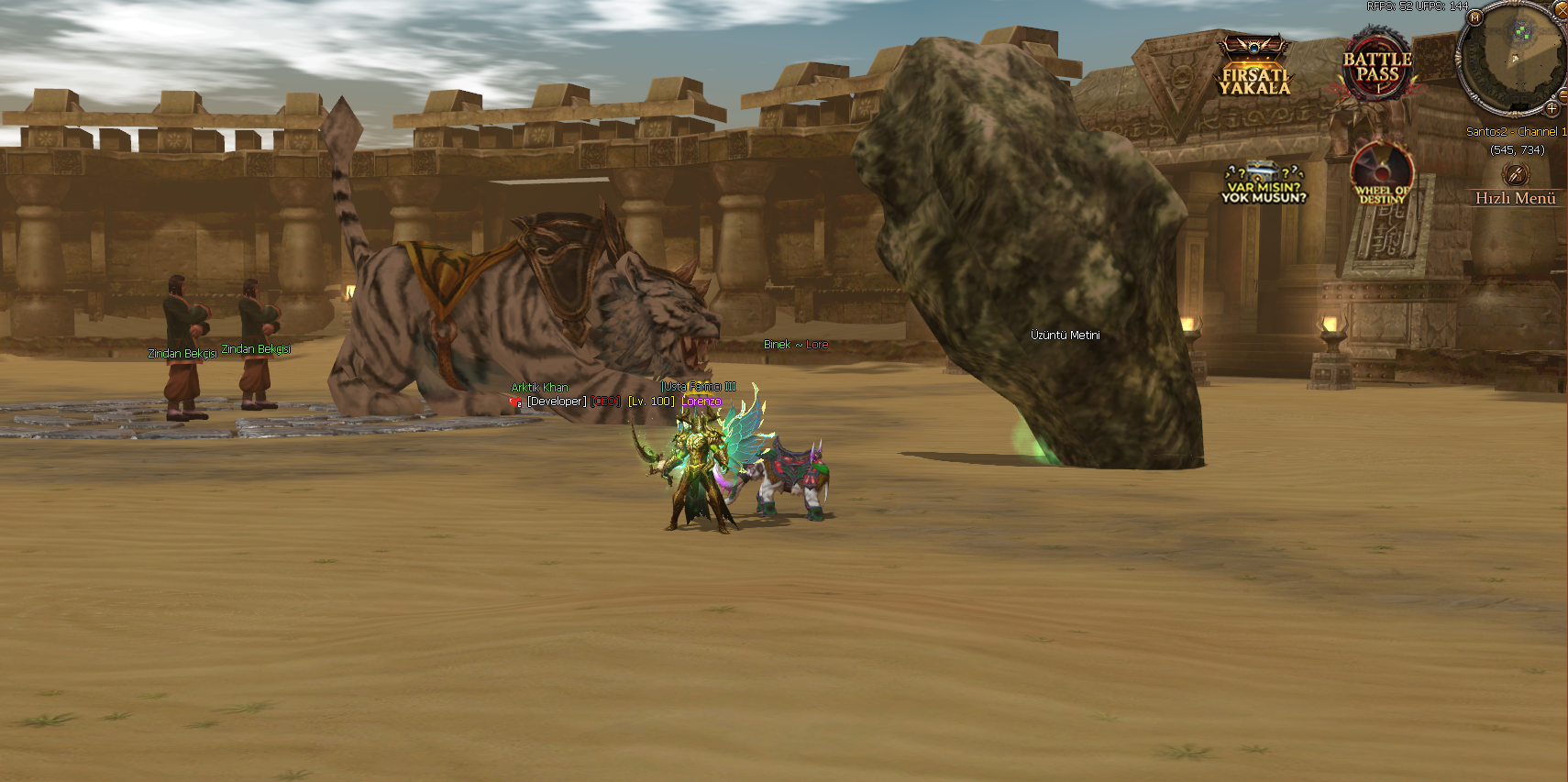Click the green player arrow on the minimap
The height and width of the screenshot is (782, 1568).
pos(1514,58)
